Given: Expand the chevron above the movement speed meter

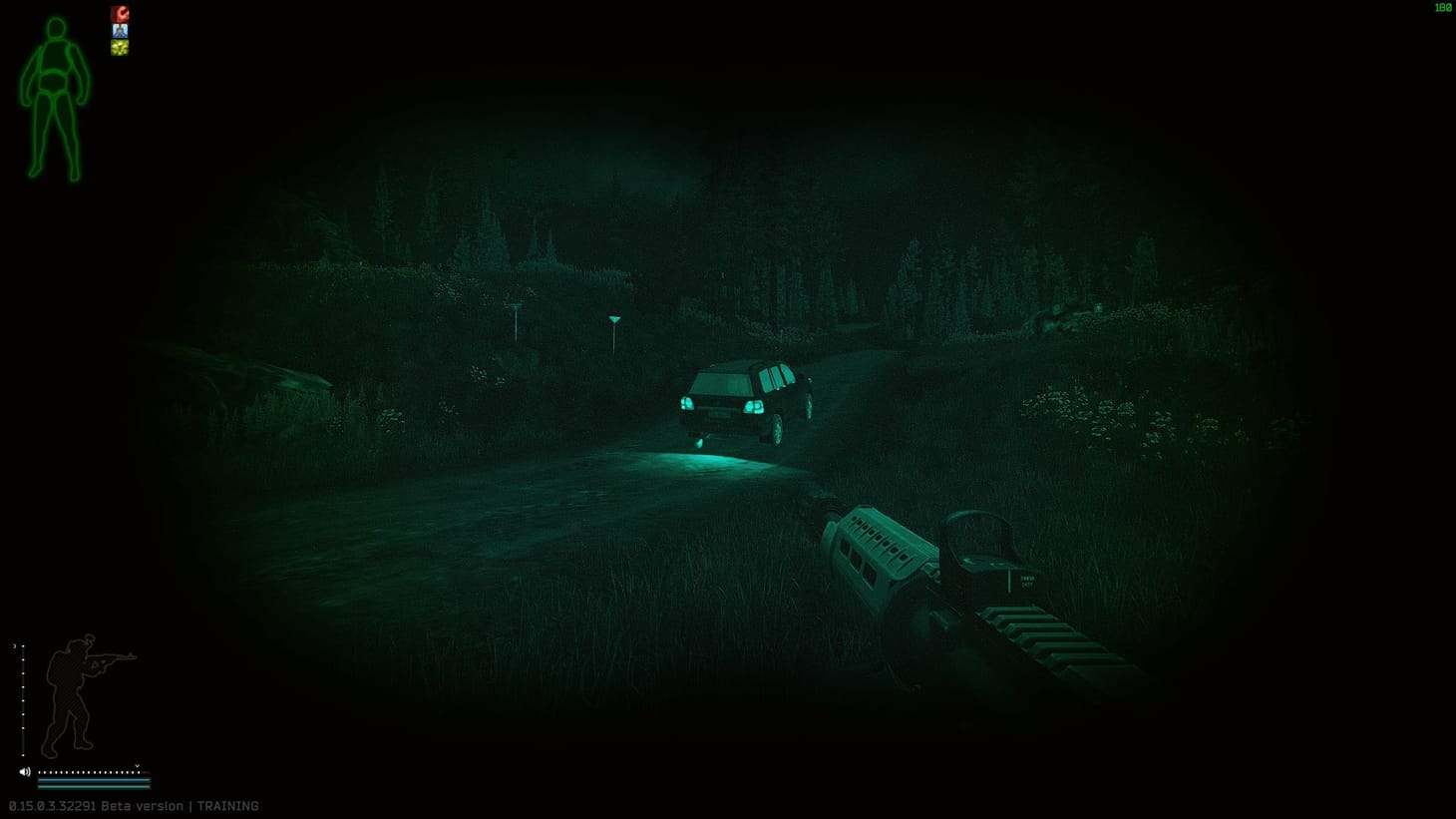Looking at the screenshot, I should (x=137, y=765).
